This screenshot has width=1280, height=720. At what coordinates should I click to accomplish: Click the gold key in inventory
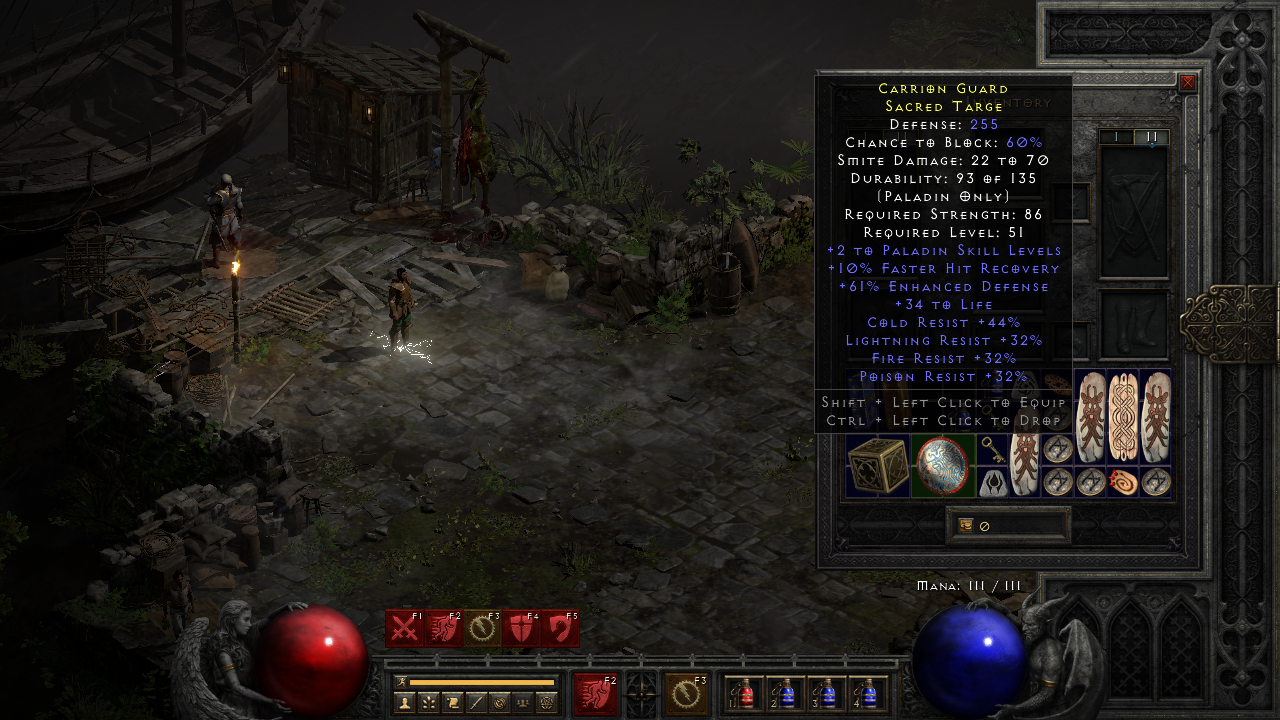(x=991, y=449)
